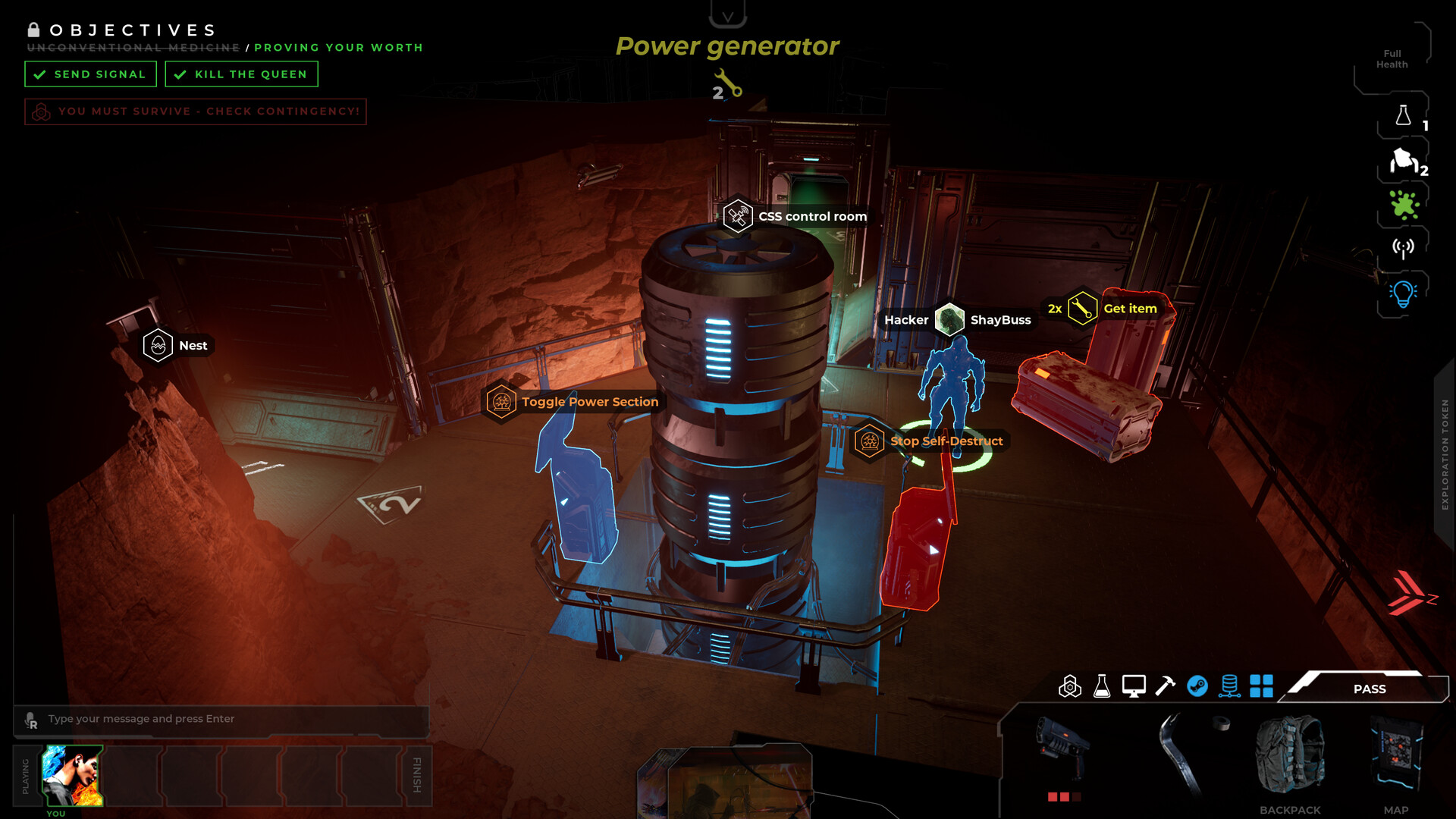Screen dimensions: 1456x819
Task: Select the blue lightbulb icon on the right panel
Action: 1404,292
